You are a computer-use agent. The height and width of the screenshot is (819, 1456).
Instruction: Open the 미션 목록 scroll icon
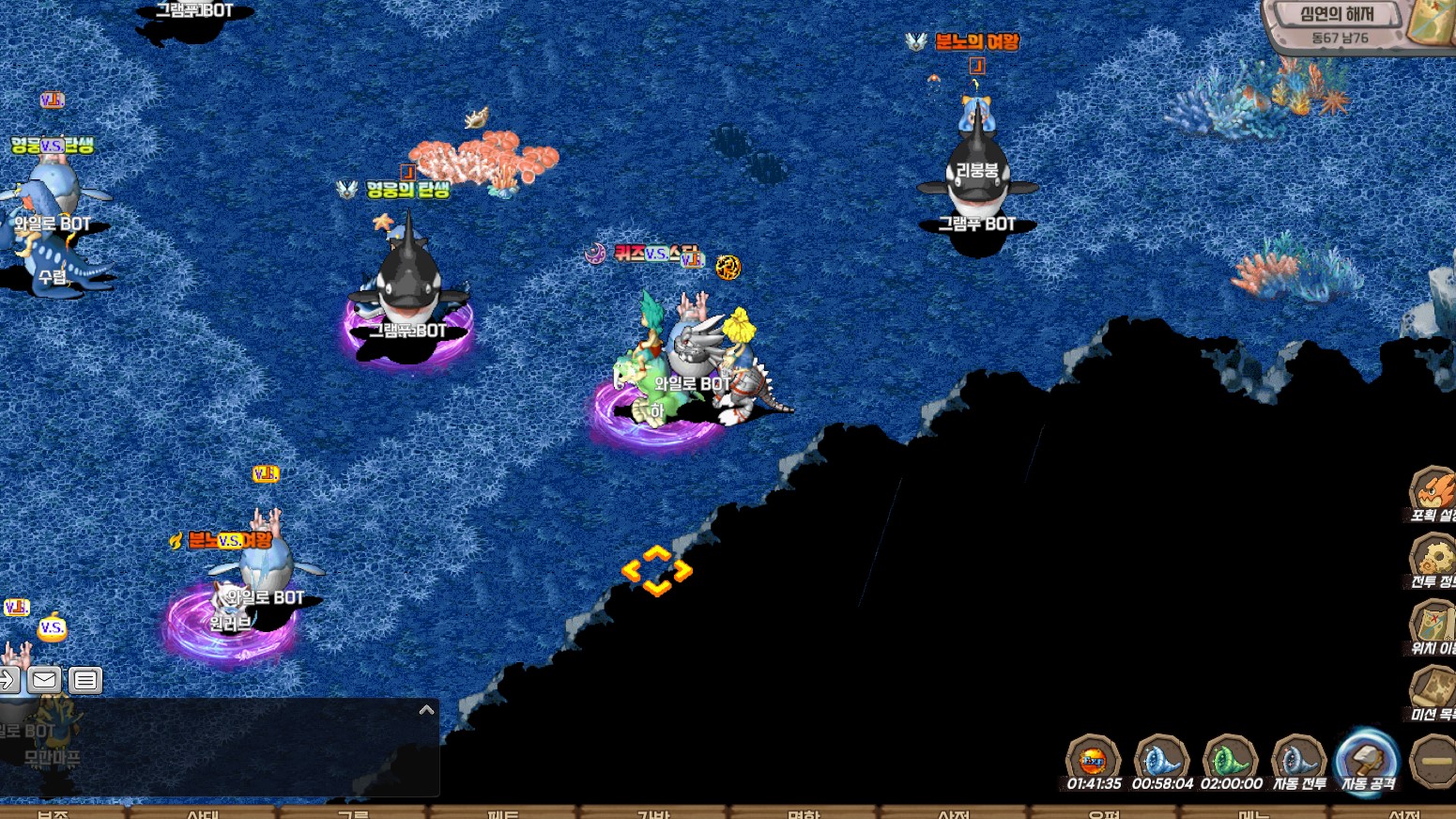pos(1433,690)
